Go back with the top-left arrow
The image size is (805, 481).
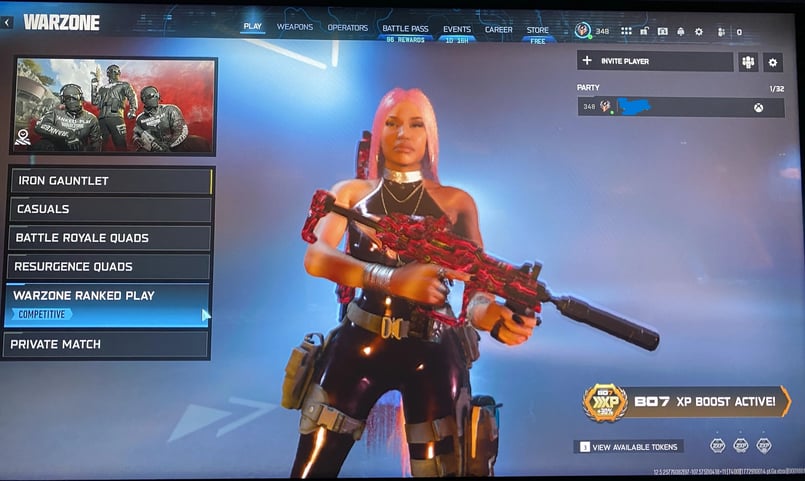coord(7,21)
